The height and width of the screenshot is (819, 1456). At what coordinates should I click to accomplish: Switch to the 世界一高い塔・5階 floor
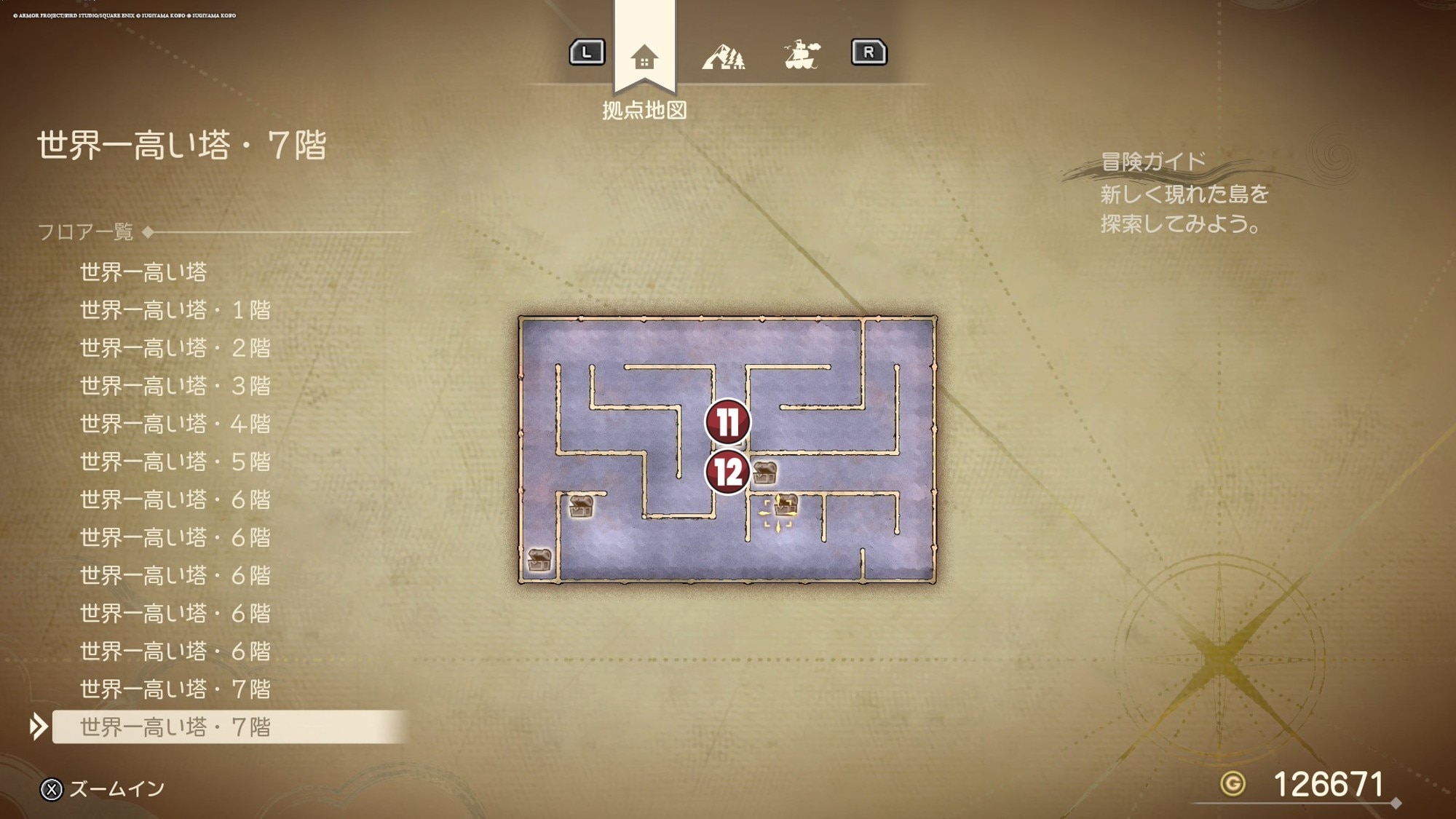175,462
